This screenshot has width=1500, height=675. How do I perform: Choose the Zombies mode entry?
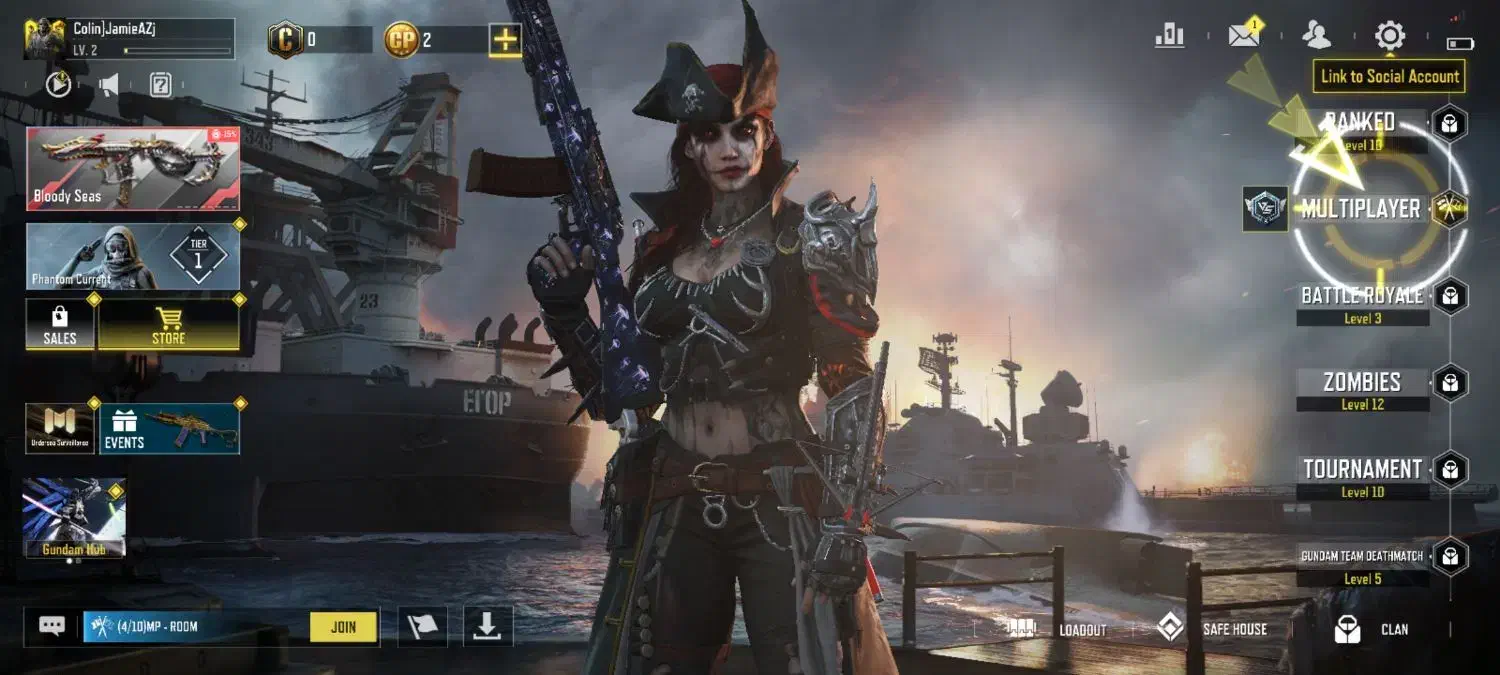coord(1361,383)
